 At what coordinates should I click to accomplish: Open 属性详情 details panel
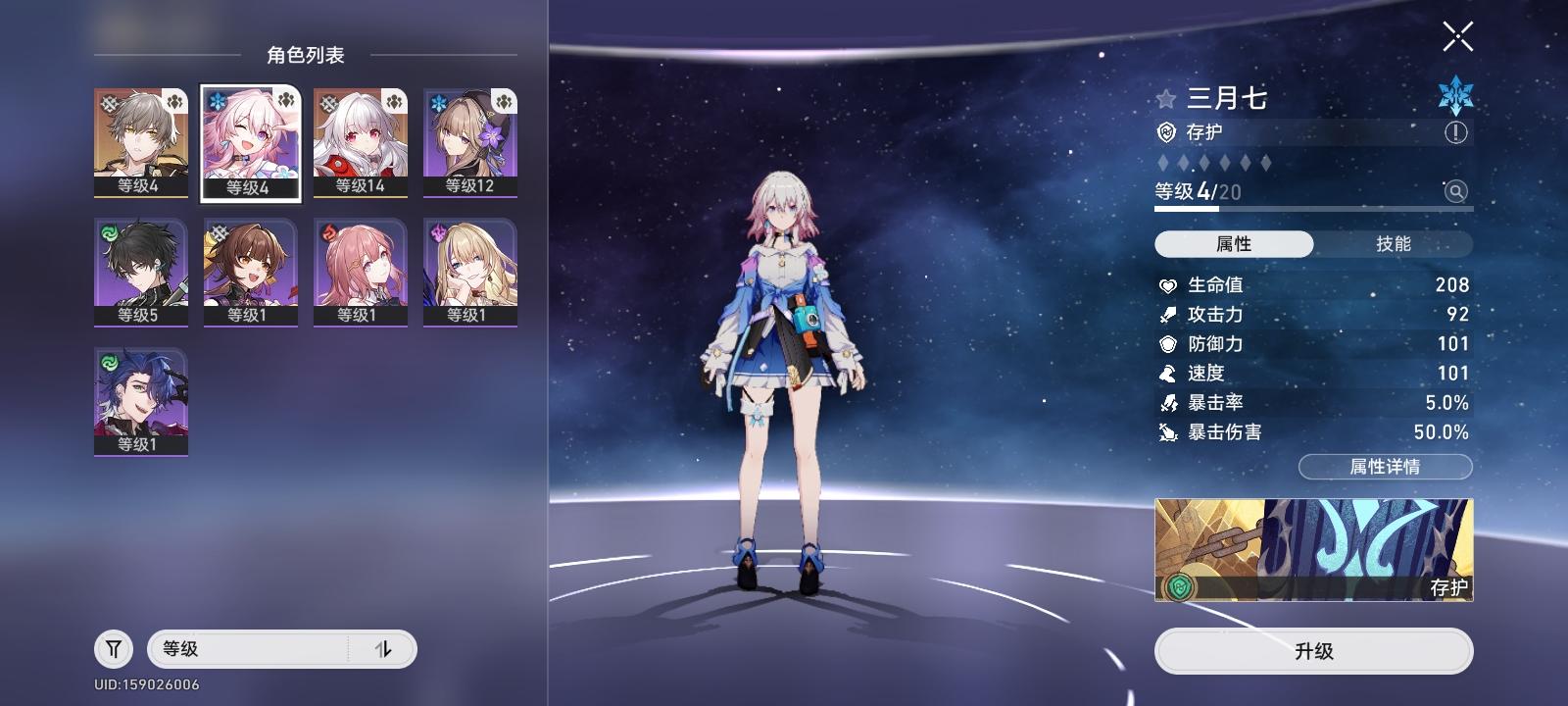point(1384,468)
